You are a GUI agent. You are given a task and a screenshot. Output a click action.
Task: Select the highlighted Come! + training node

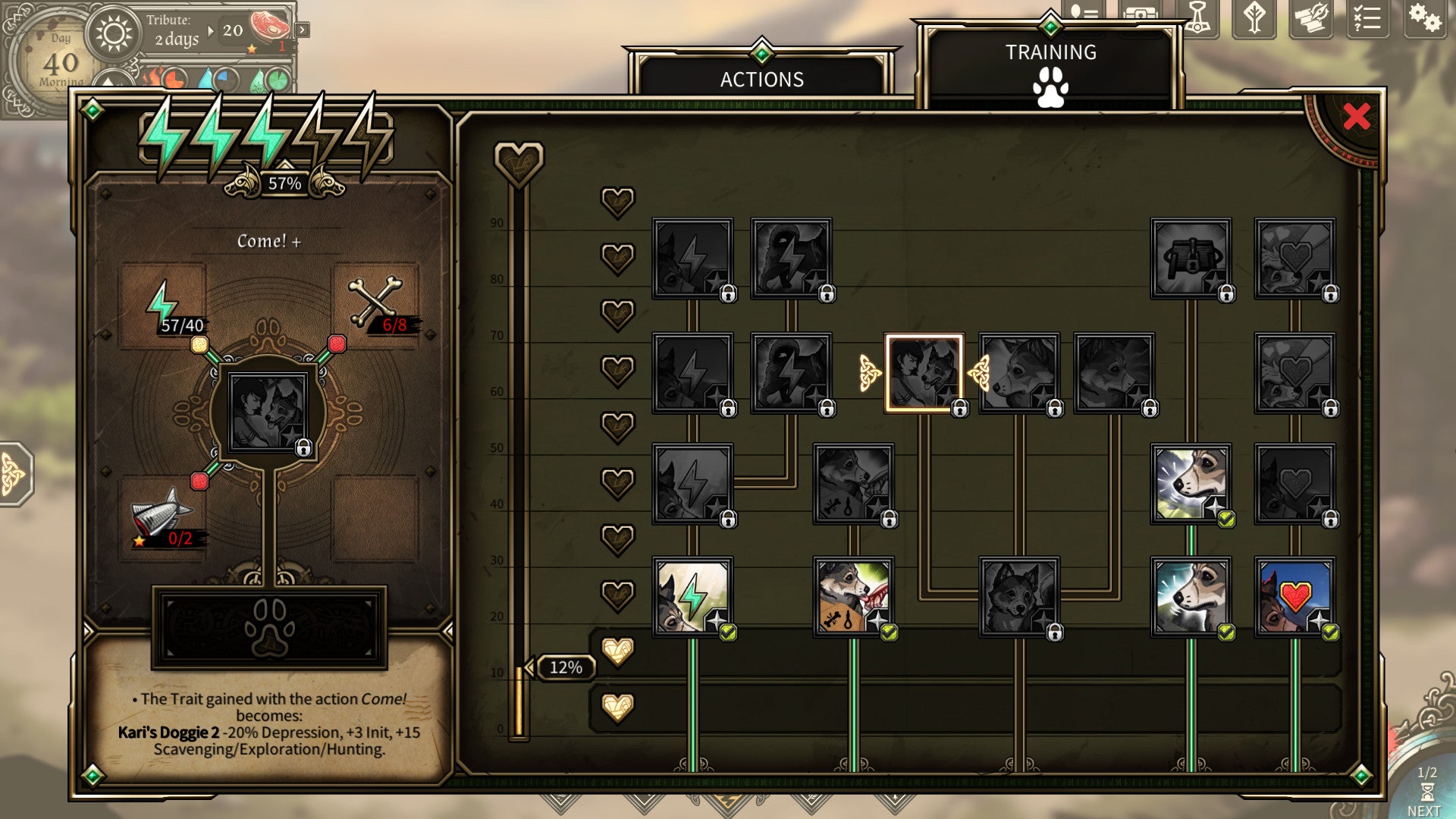[x=924, y=373]
